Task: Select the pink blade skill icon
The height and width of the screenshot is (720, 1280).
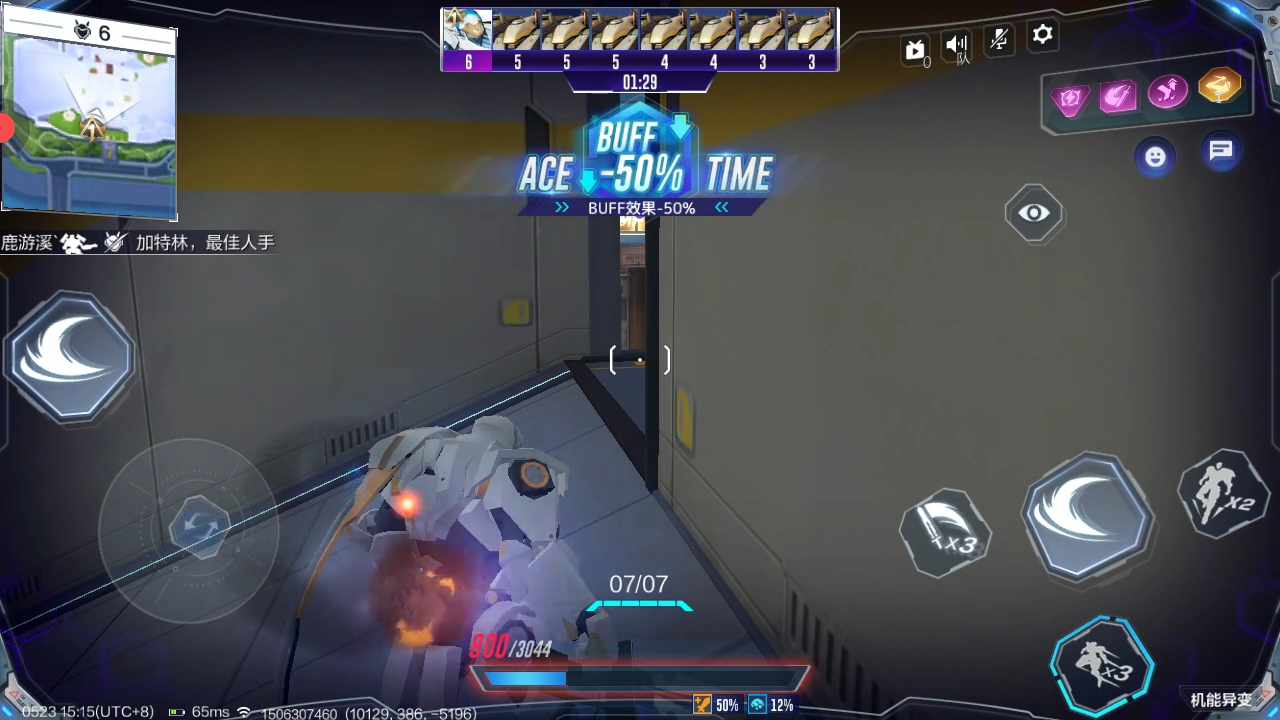Action: [1119, 98]
